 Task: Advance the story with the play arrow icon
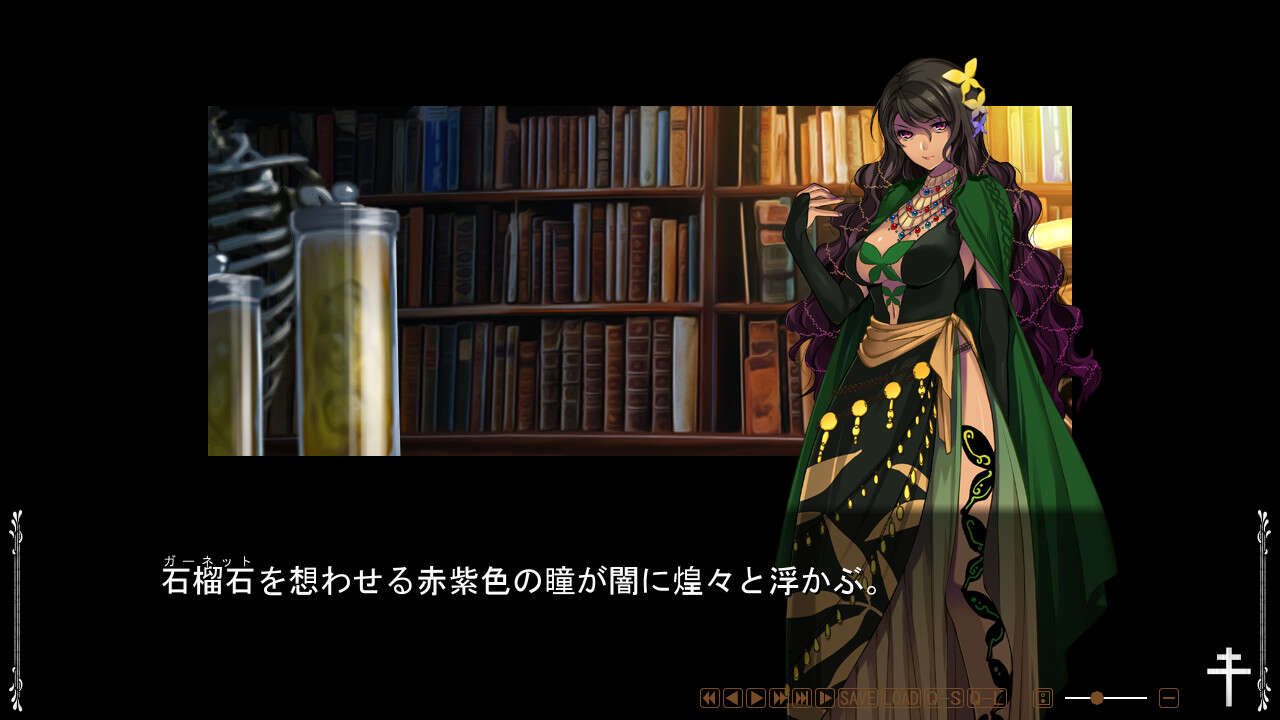(x=754, y=694)
